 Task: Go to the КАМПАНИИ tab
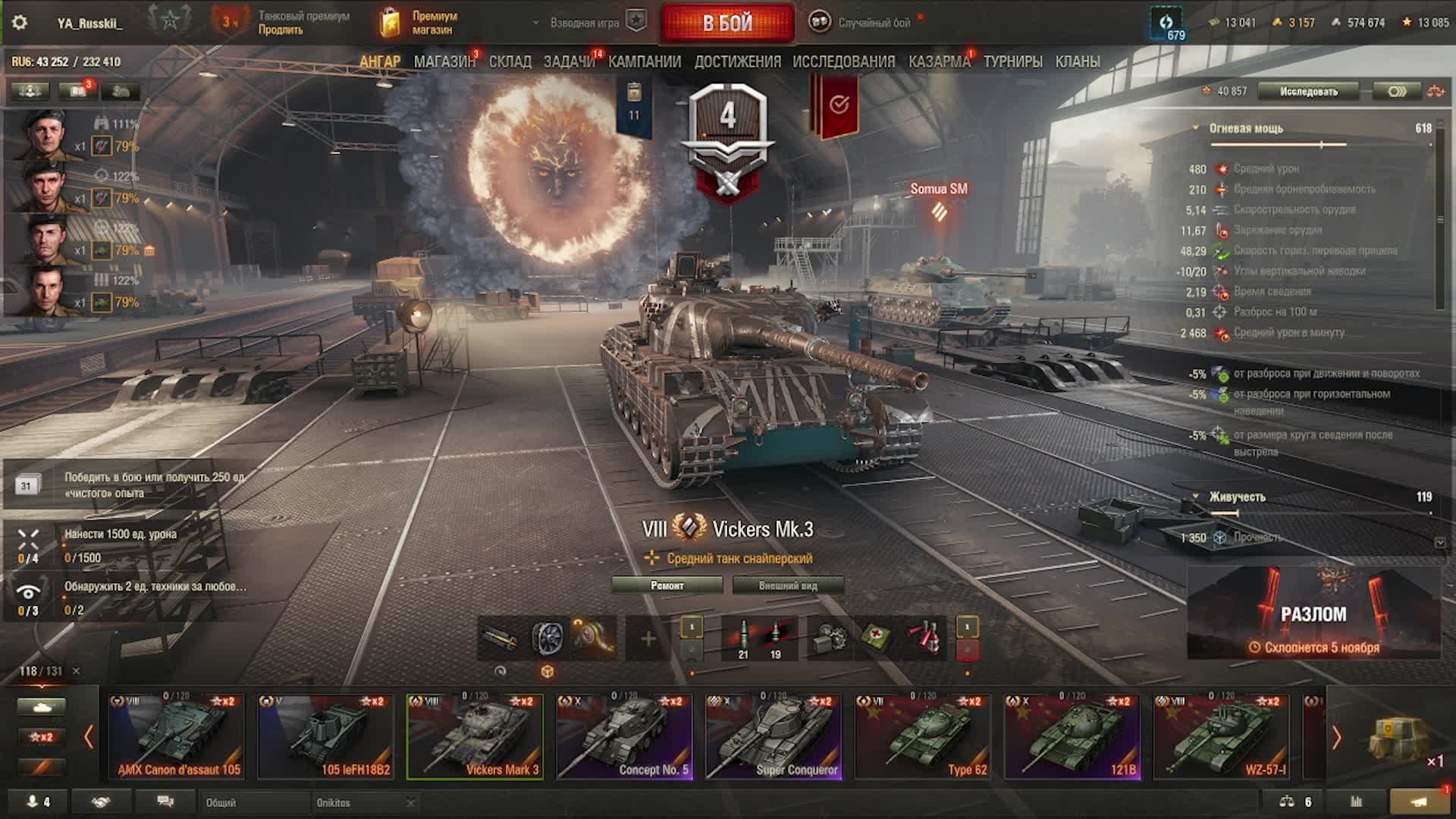tap(645, 62)
